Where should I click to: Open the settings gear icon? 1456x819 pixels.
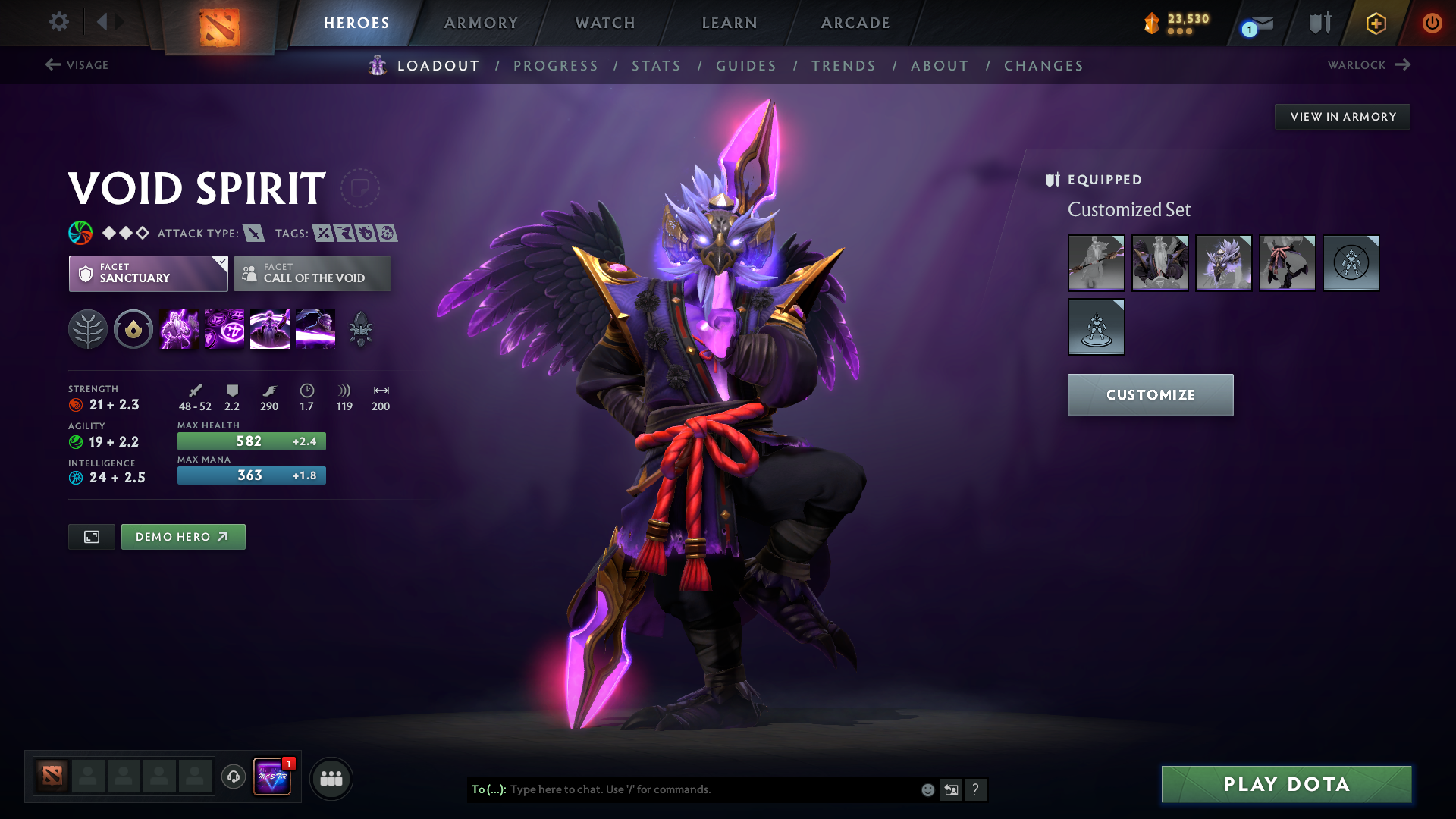pyautogui.click(x=59, y=22)
